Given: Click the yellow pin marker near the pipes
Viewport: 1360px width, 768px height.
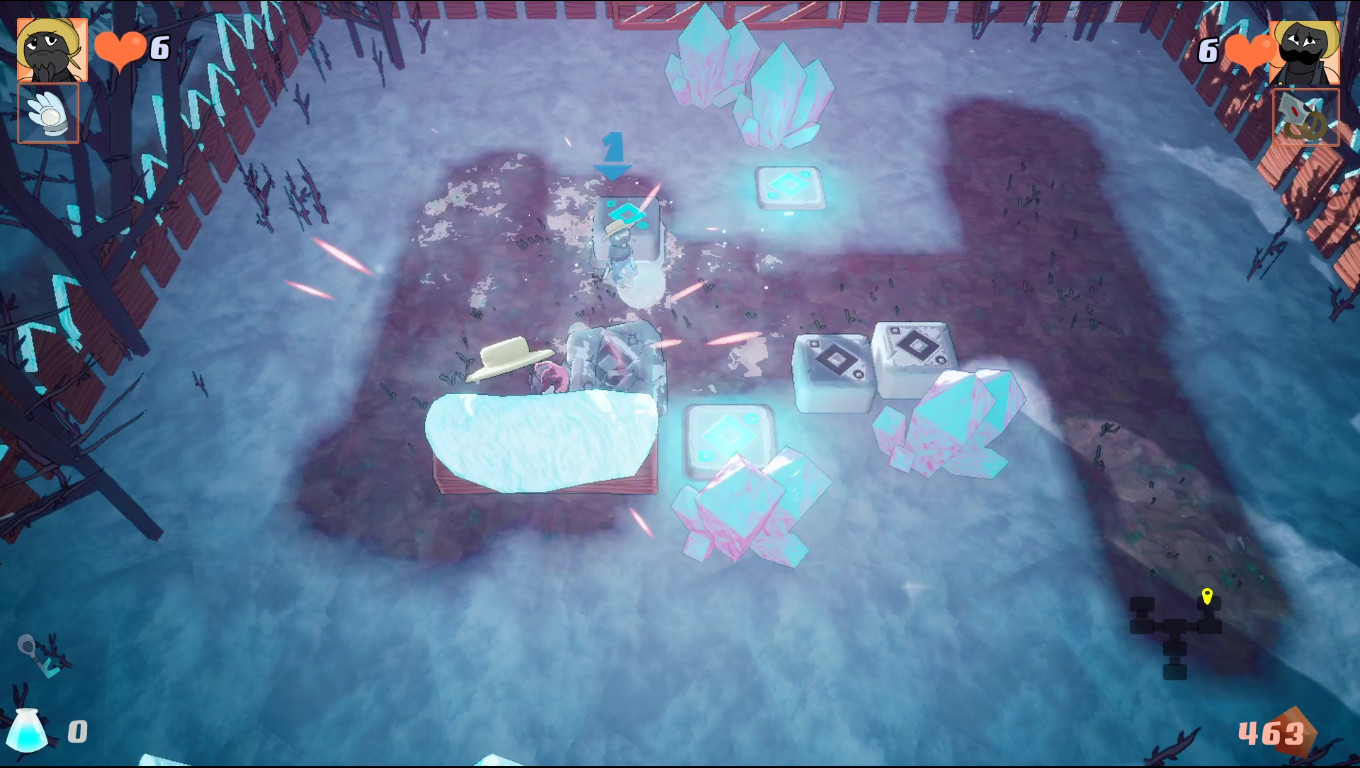Looking at the screenshot, I should [x=1206, y=594].
